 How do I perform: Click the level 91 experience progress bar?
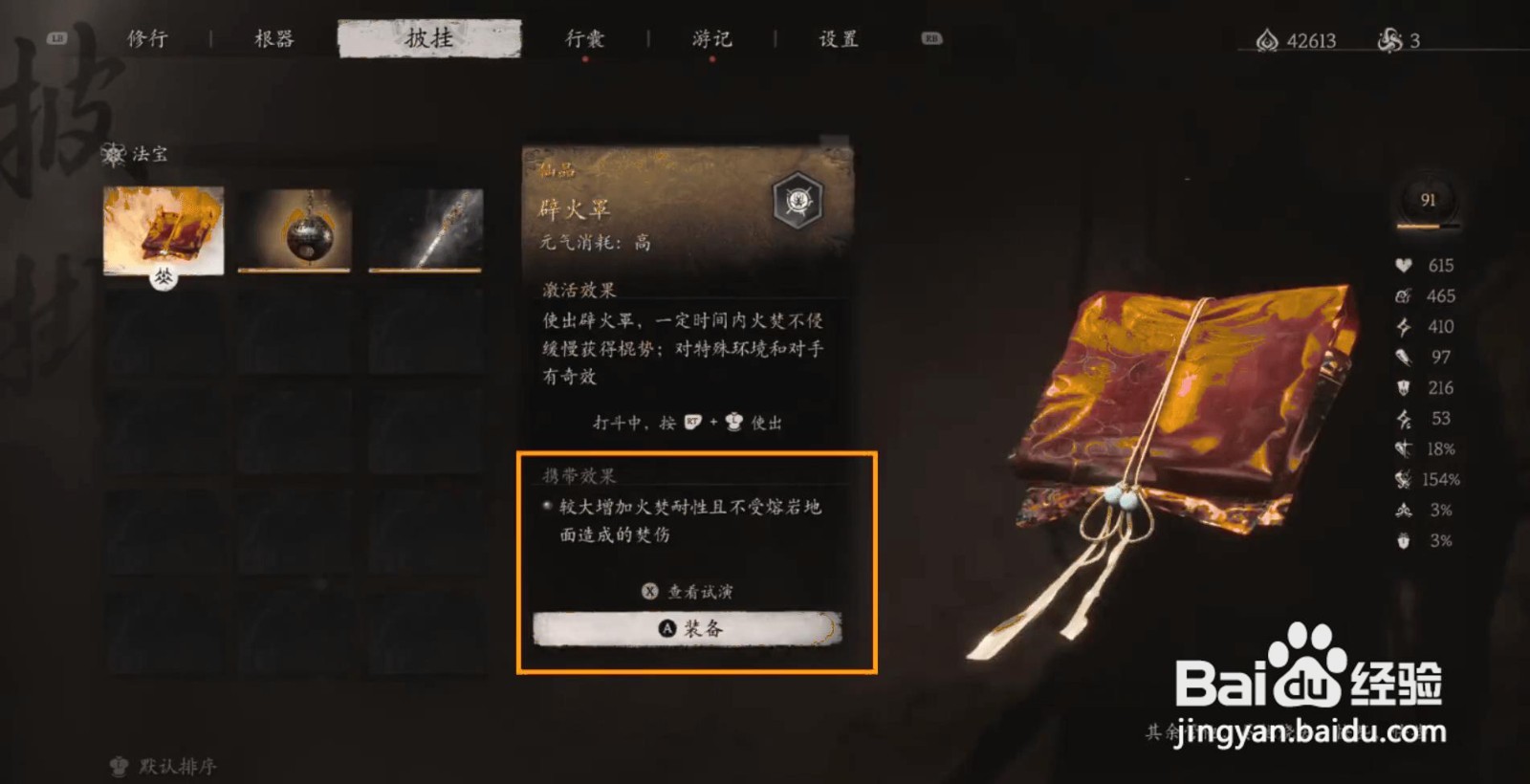pos(1430,227)
